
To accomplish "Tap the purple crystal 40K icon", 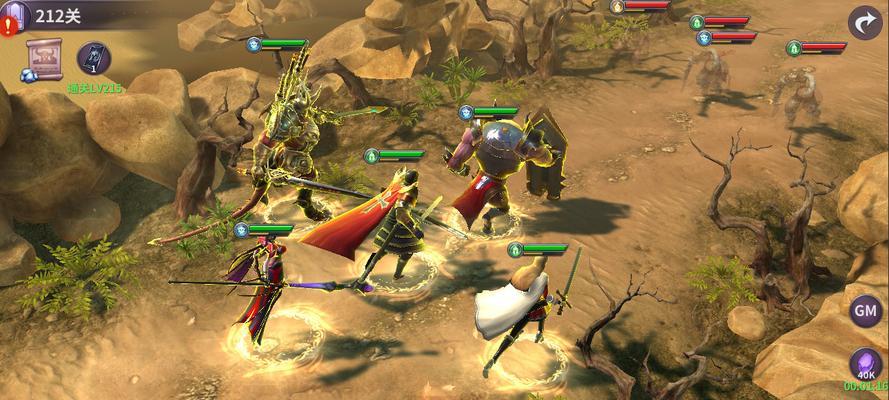I will 864,363.
